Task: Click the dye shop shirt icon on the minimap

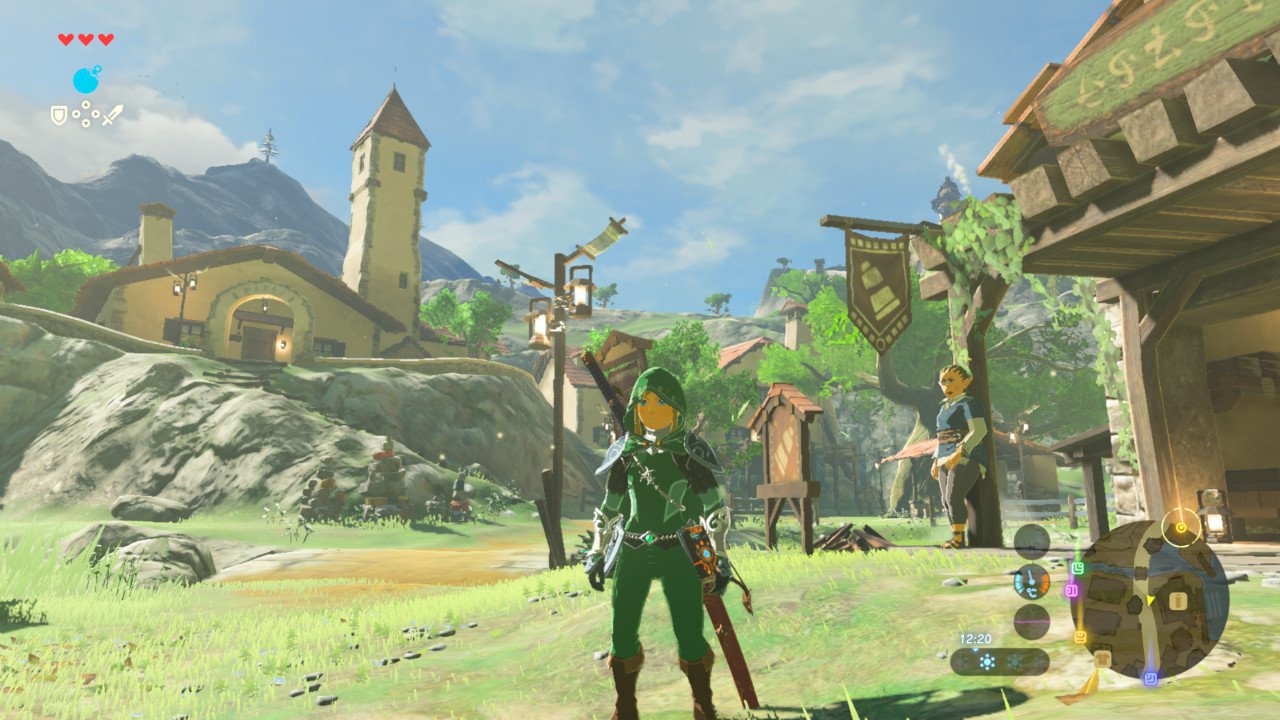Action: pyautogui.click(x=1102, y=657)
